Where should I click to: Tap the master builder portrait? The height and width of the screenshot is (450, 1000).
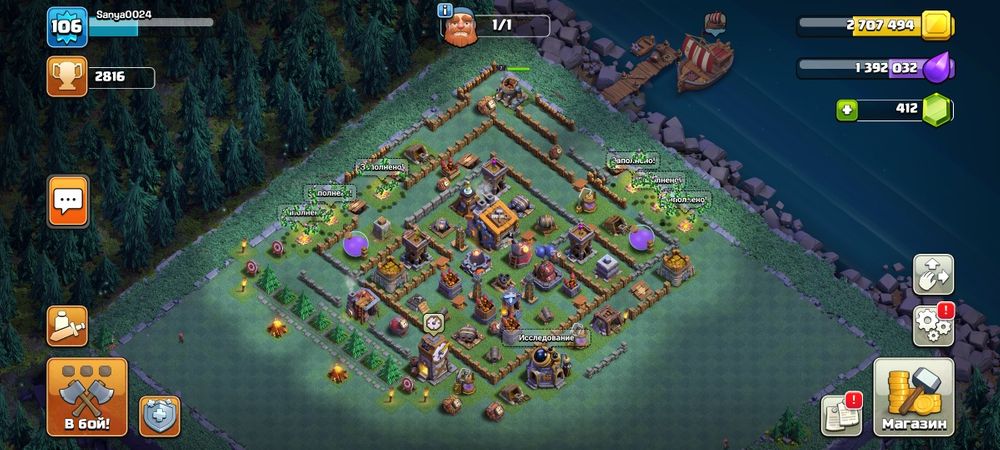[x=461, y=27]
